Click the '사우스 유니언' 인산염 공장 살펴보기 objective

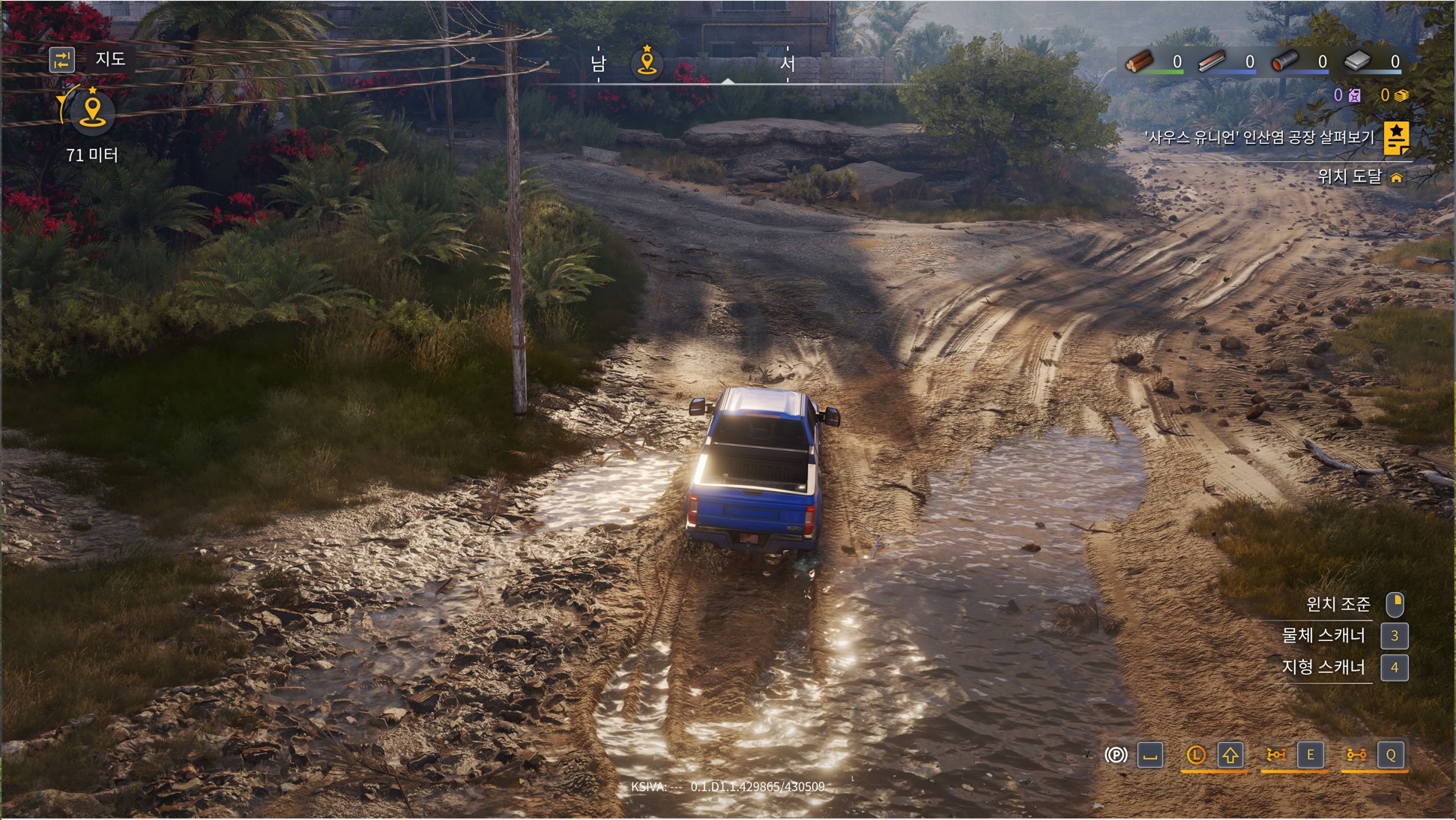pos(1259,137)
